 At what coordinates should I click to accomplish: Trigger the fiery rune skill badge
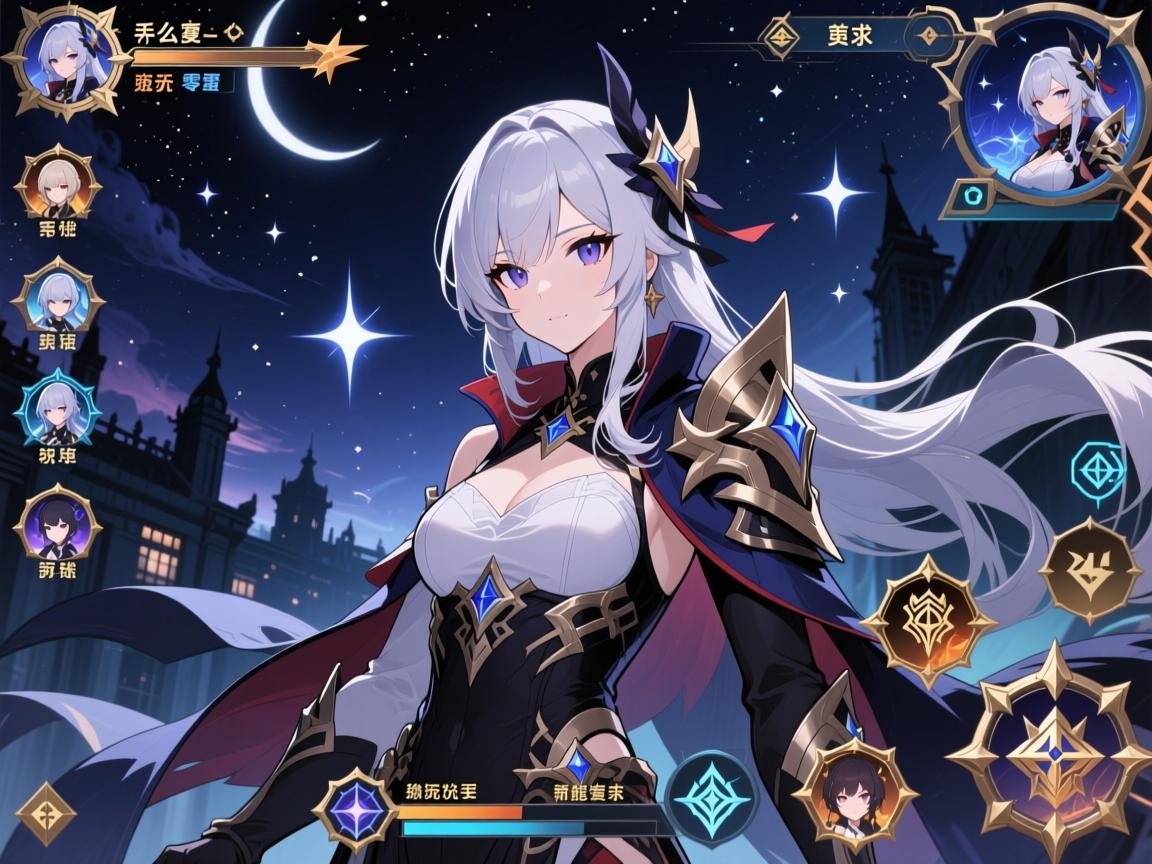click(x=927, y=620)
